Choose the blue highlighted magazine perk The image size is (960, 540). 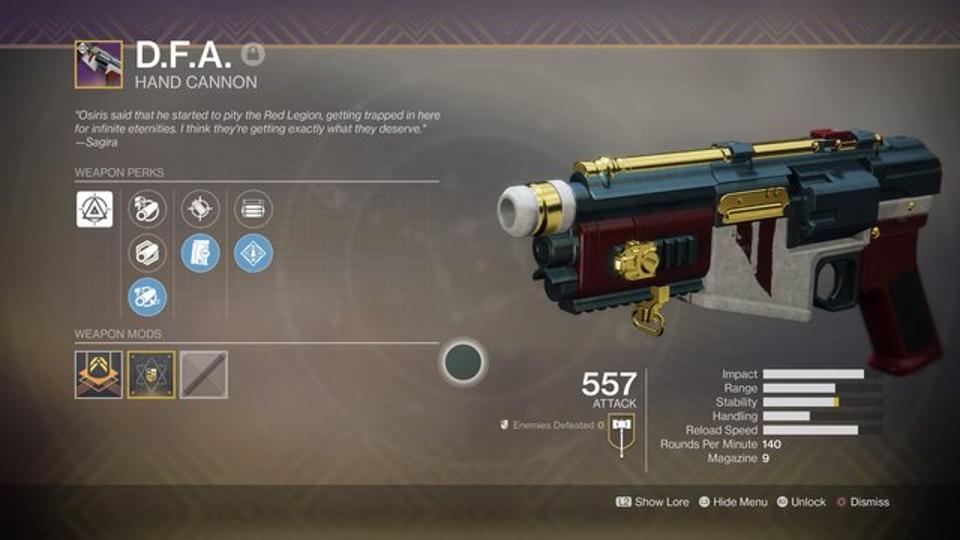(200, 252)
